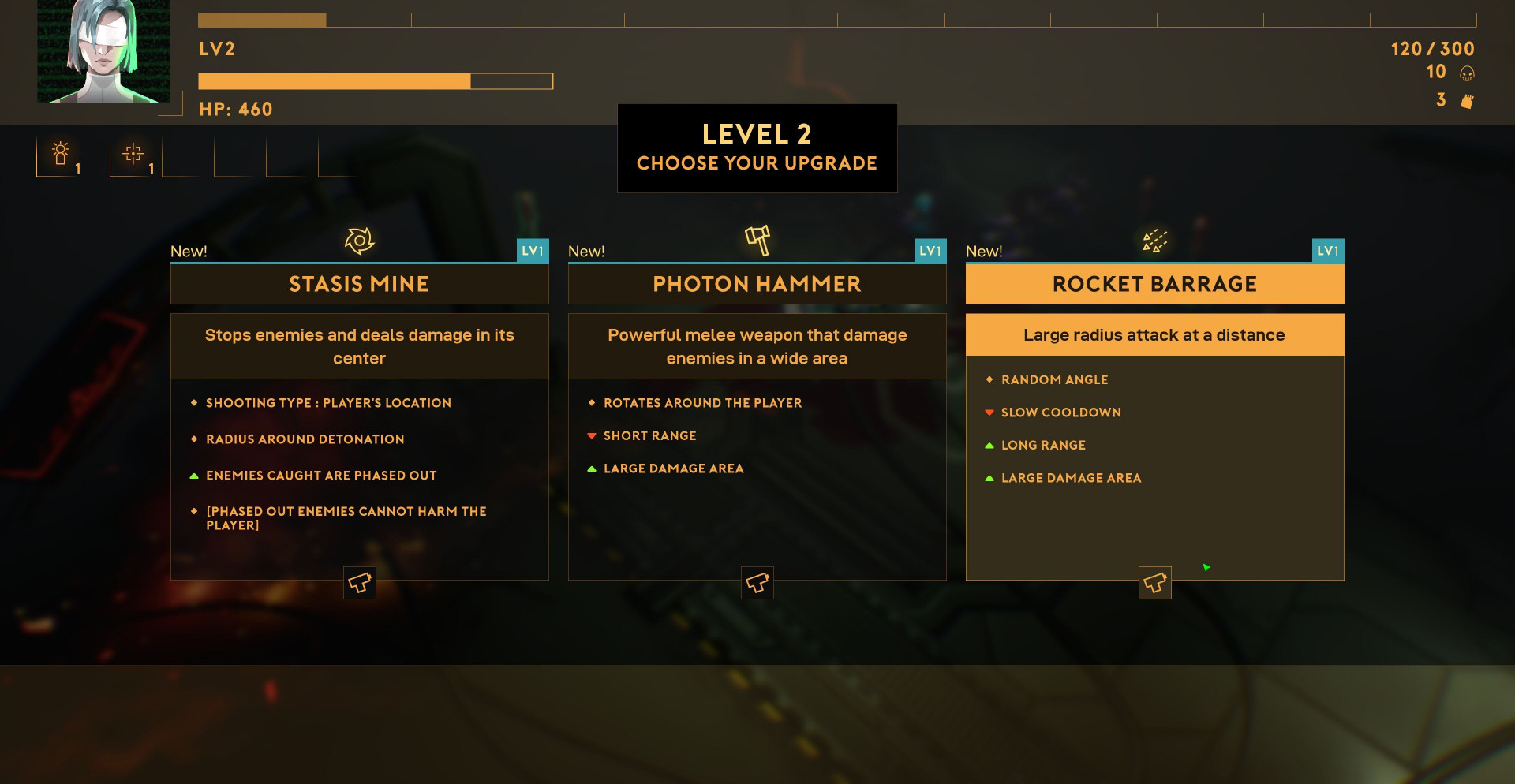The width and height of the screenshot is (1515, 784).
Task: Click the character portrait
Action: pyautogui.click(x=104, y=51)
